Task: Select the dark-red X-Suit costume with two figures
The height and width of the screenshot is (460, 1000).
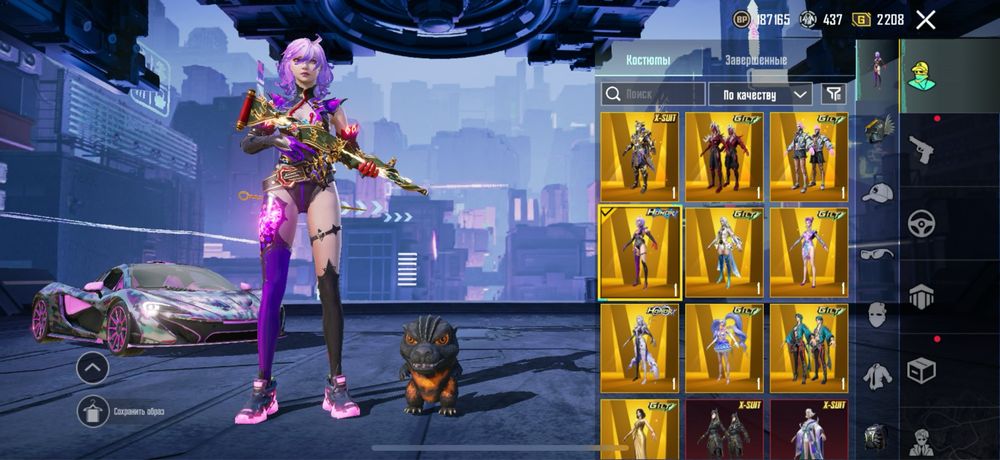Action: tap(725, 428)
